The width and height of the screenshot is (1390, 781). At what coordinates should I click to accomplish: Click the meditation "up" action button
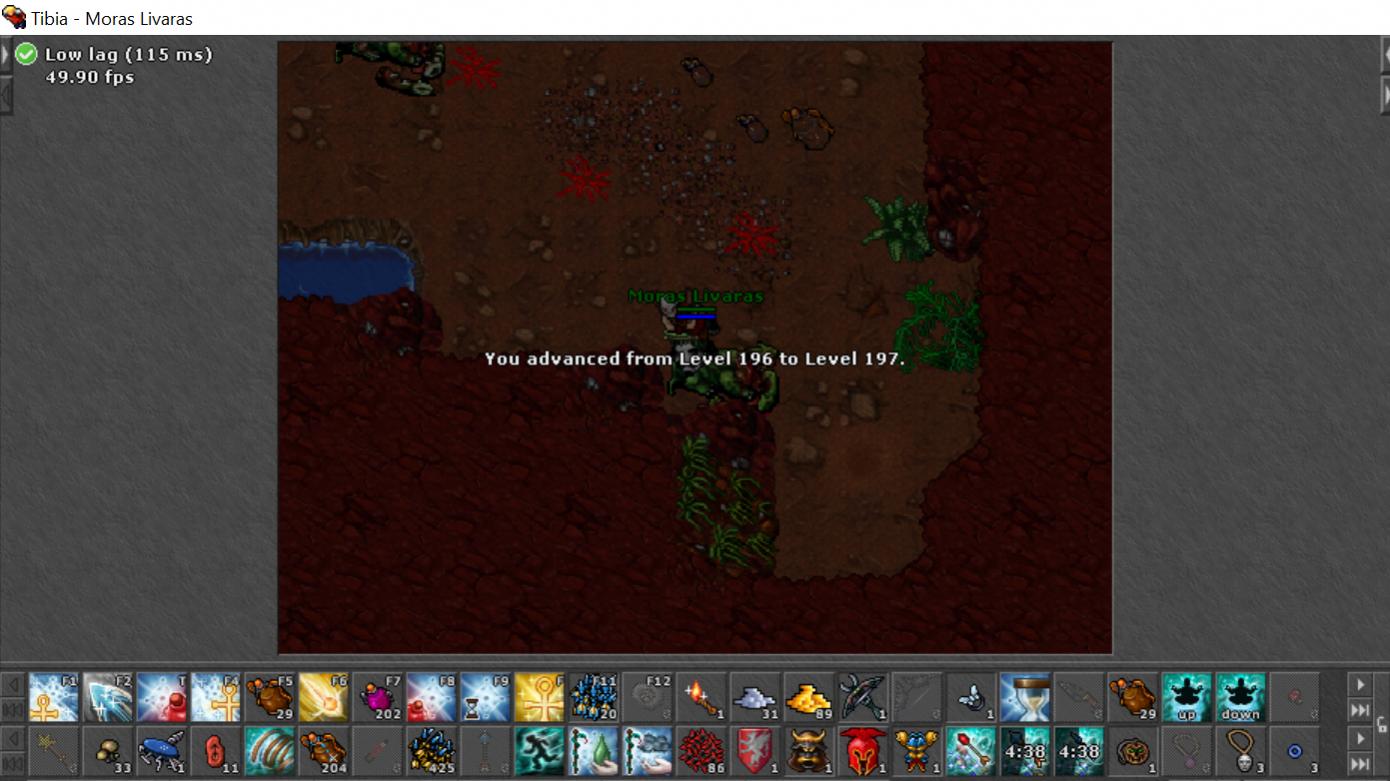[x=1187, y=697]
